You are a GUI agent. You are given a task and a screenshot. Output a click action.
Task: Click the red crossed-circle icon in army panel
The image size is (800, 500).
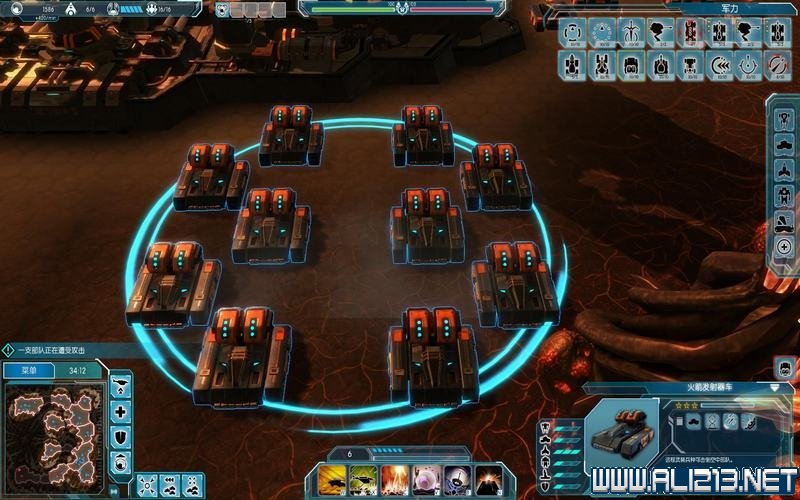(779, 65)
